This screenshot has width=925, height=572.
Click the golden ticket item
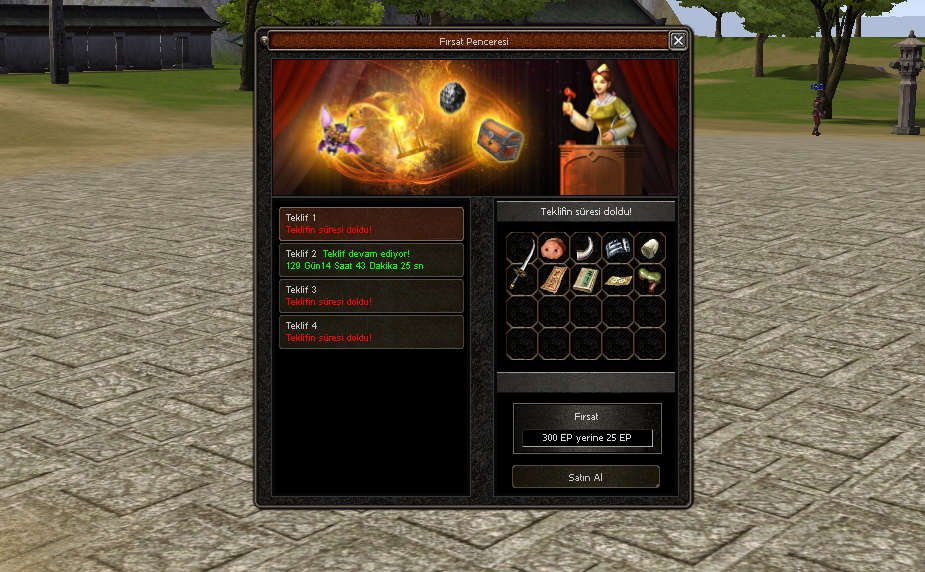(x=618, y=280)
